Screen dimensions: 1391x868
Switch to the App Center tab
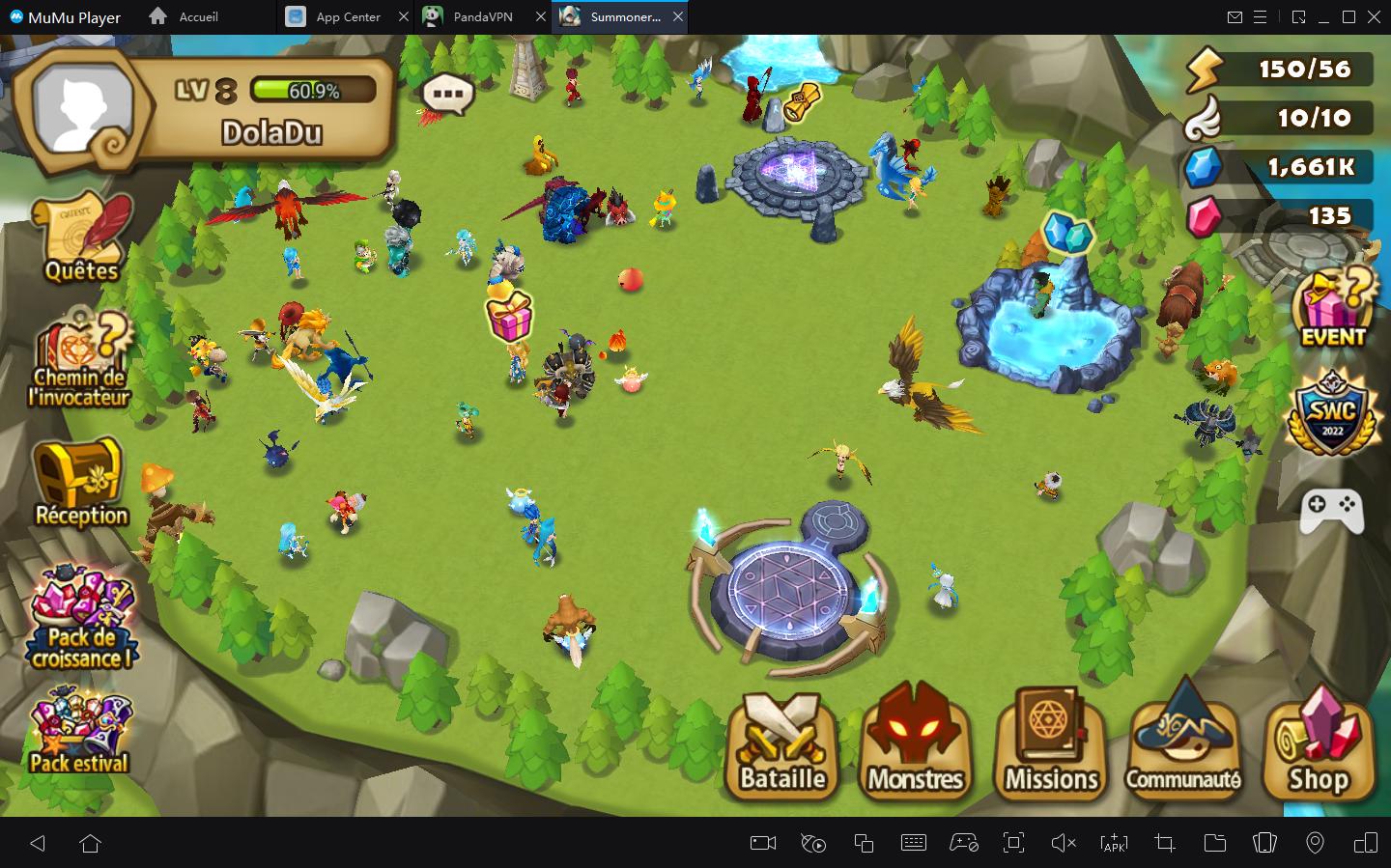click(336, 16)
